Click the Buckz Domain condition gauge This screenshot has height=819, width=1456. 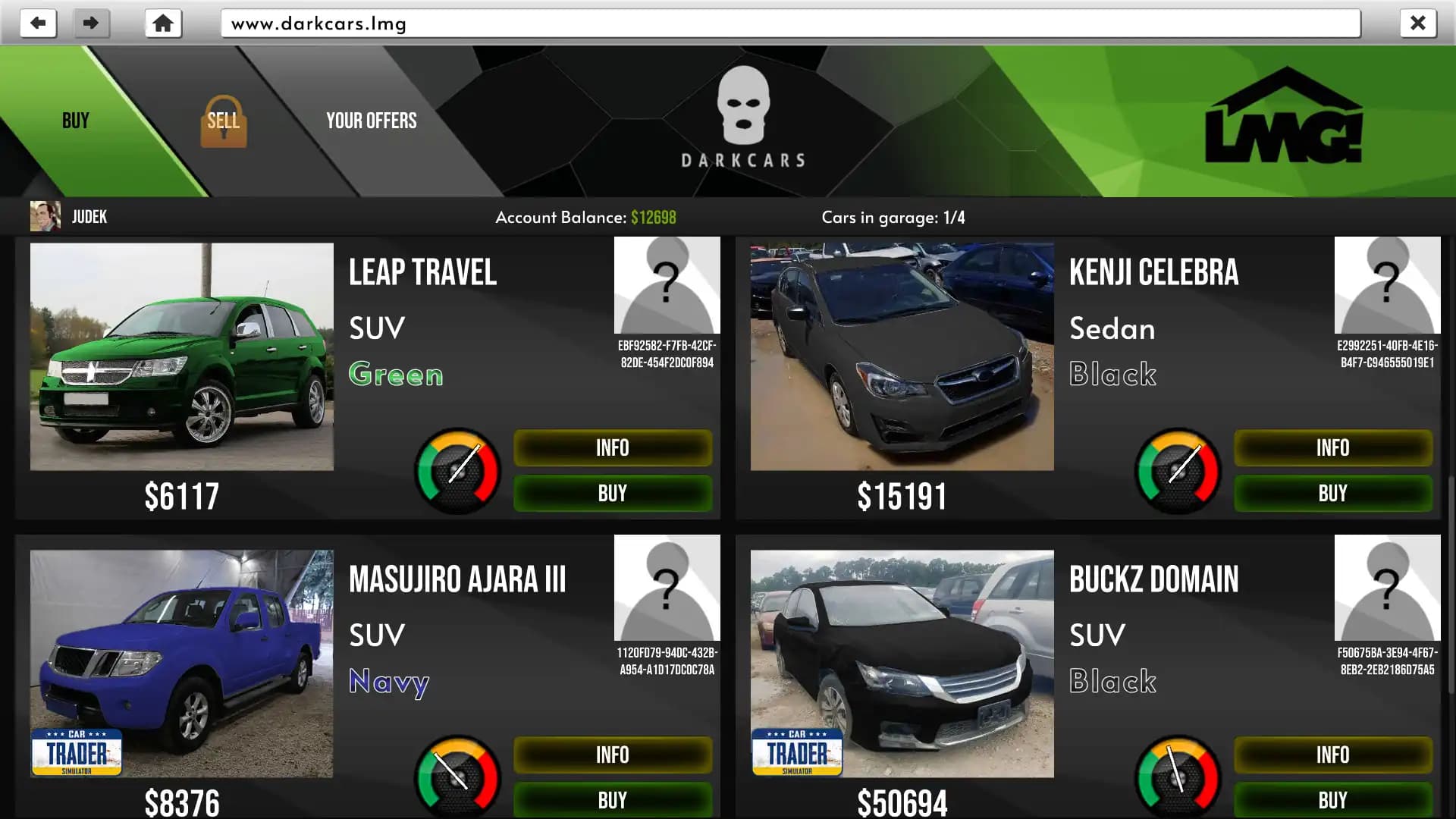(1177, 777)
